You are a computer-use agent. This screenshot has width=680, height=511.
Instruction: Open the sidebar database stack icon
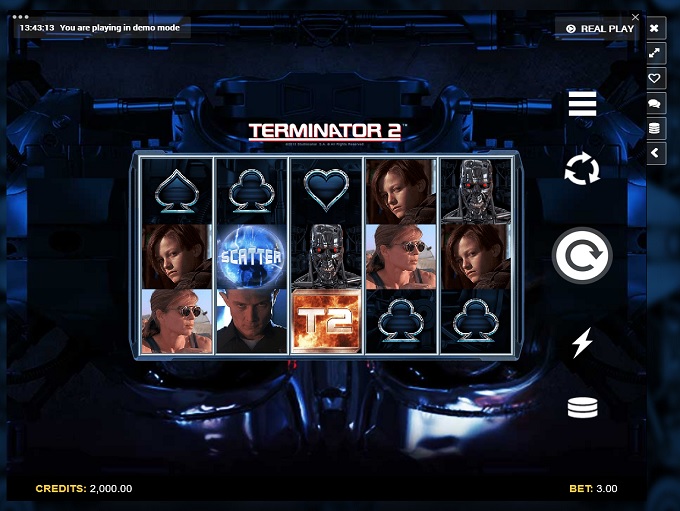(655, 128)
